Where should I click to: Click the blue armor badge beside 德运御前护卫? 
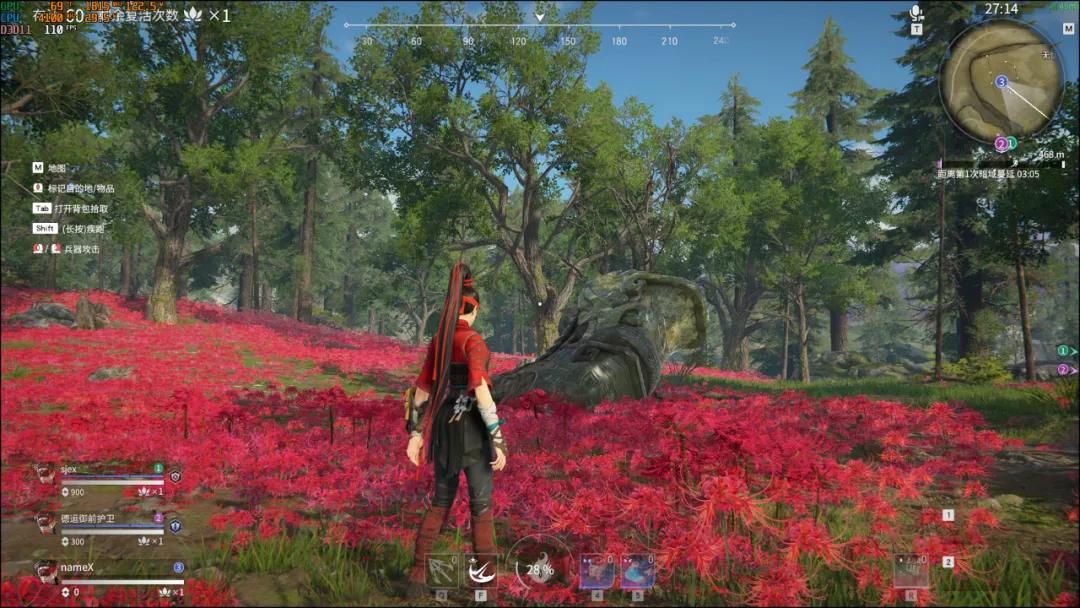175,525
